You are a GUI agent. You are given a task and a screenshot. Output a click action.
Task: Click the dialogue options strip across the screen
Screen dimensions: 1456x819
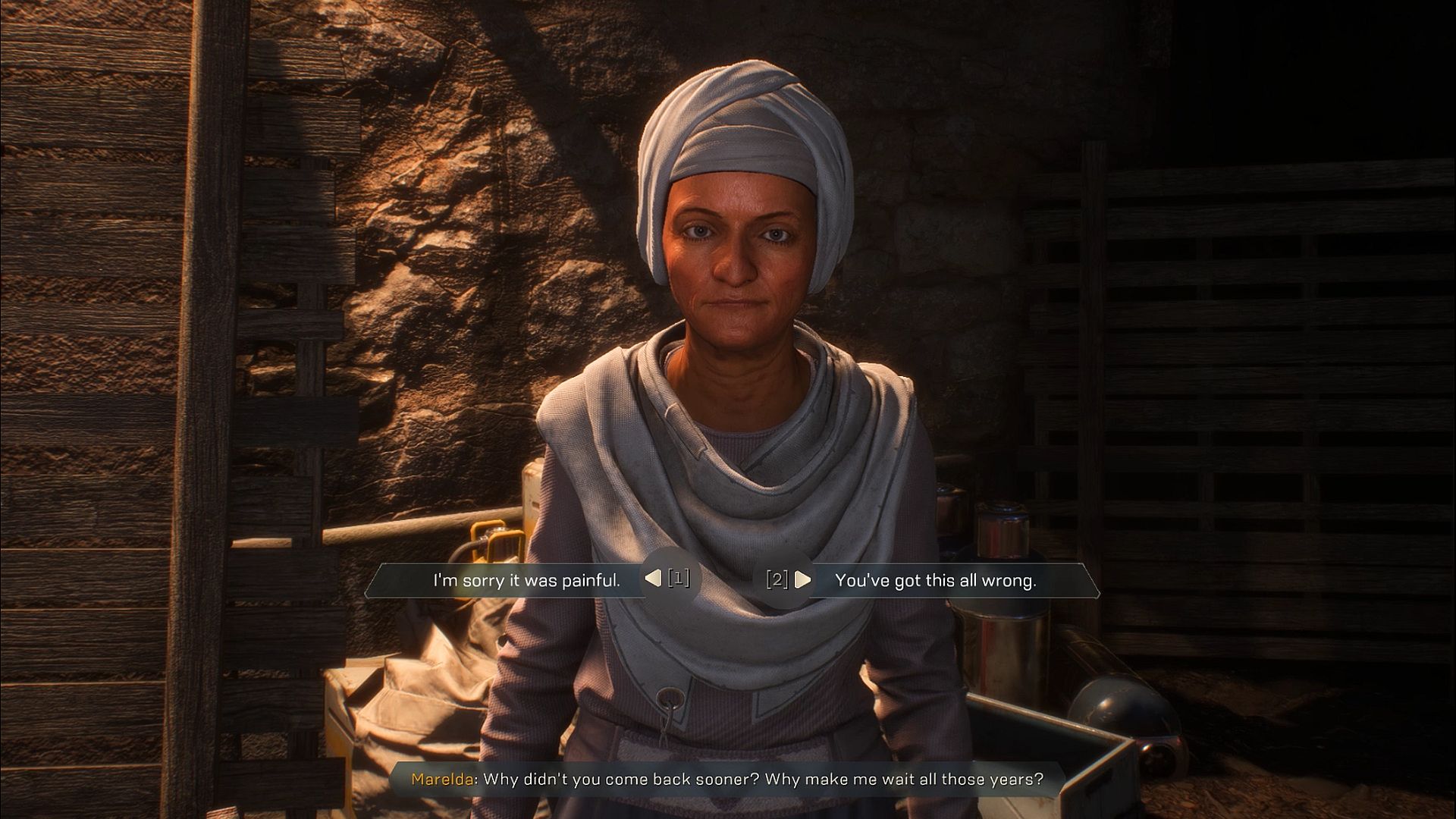pos(726,579)
